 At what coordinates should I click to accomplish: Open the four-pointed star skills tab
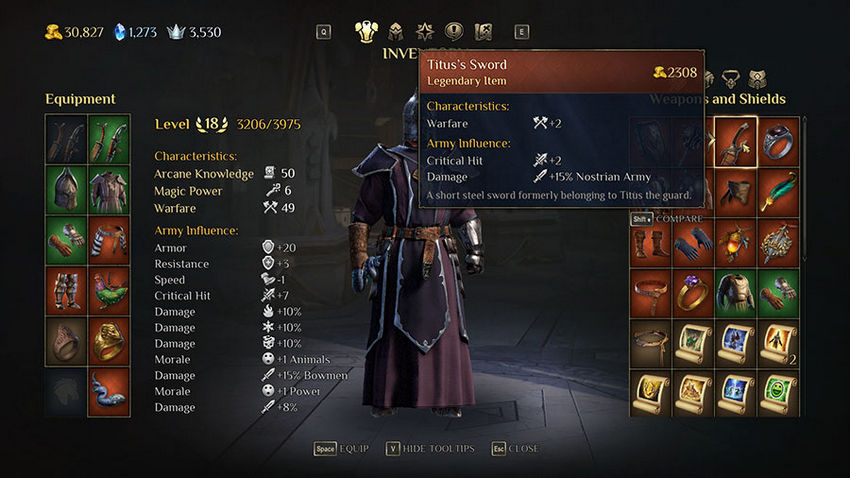[425, 31]
